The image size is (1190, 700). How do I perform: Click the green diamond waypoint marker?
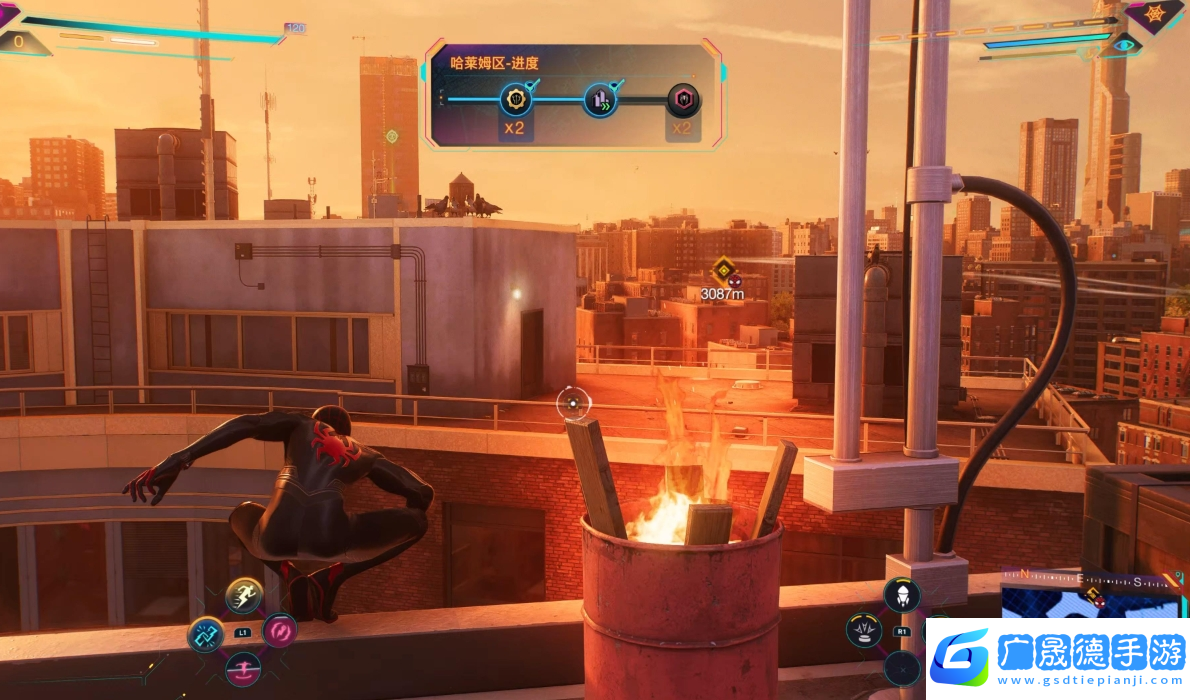392,136
